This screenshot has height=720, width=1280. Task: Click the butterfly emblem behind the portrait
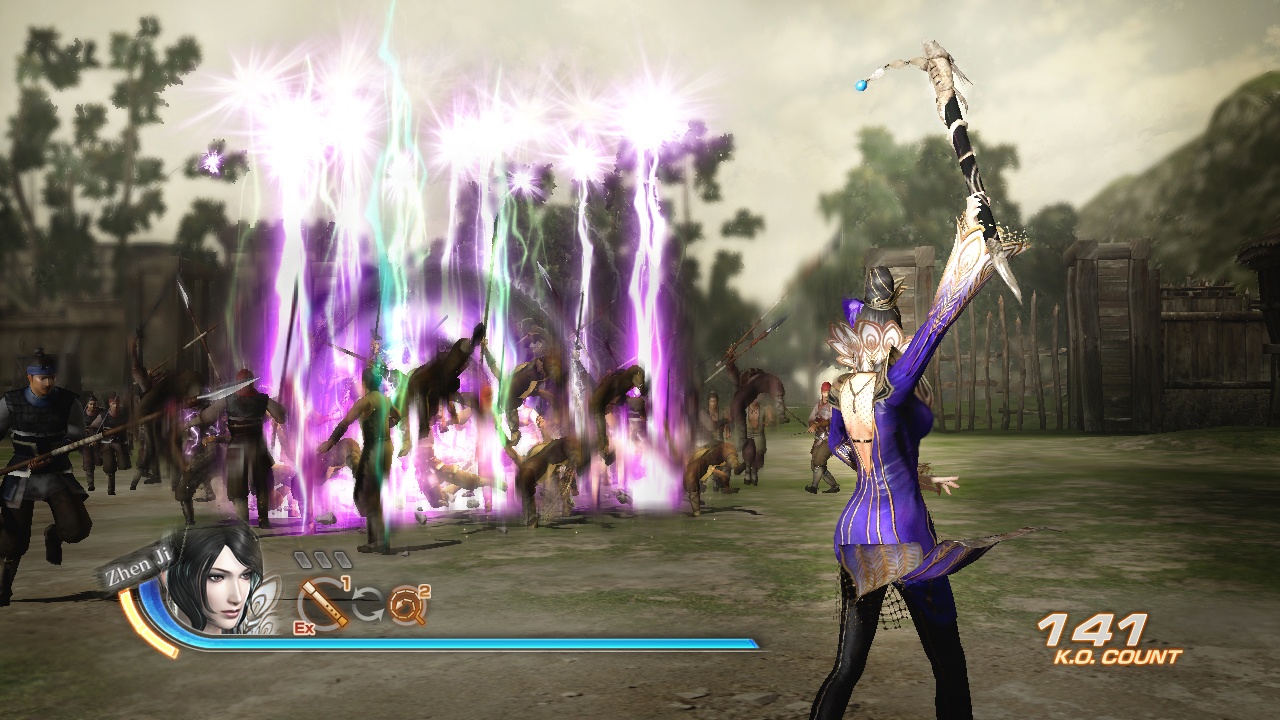point(264,602)
